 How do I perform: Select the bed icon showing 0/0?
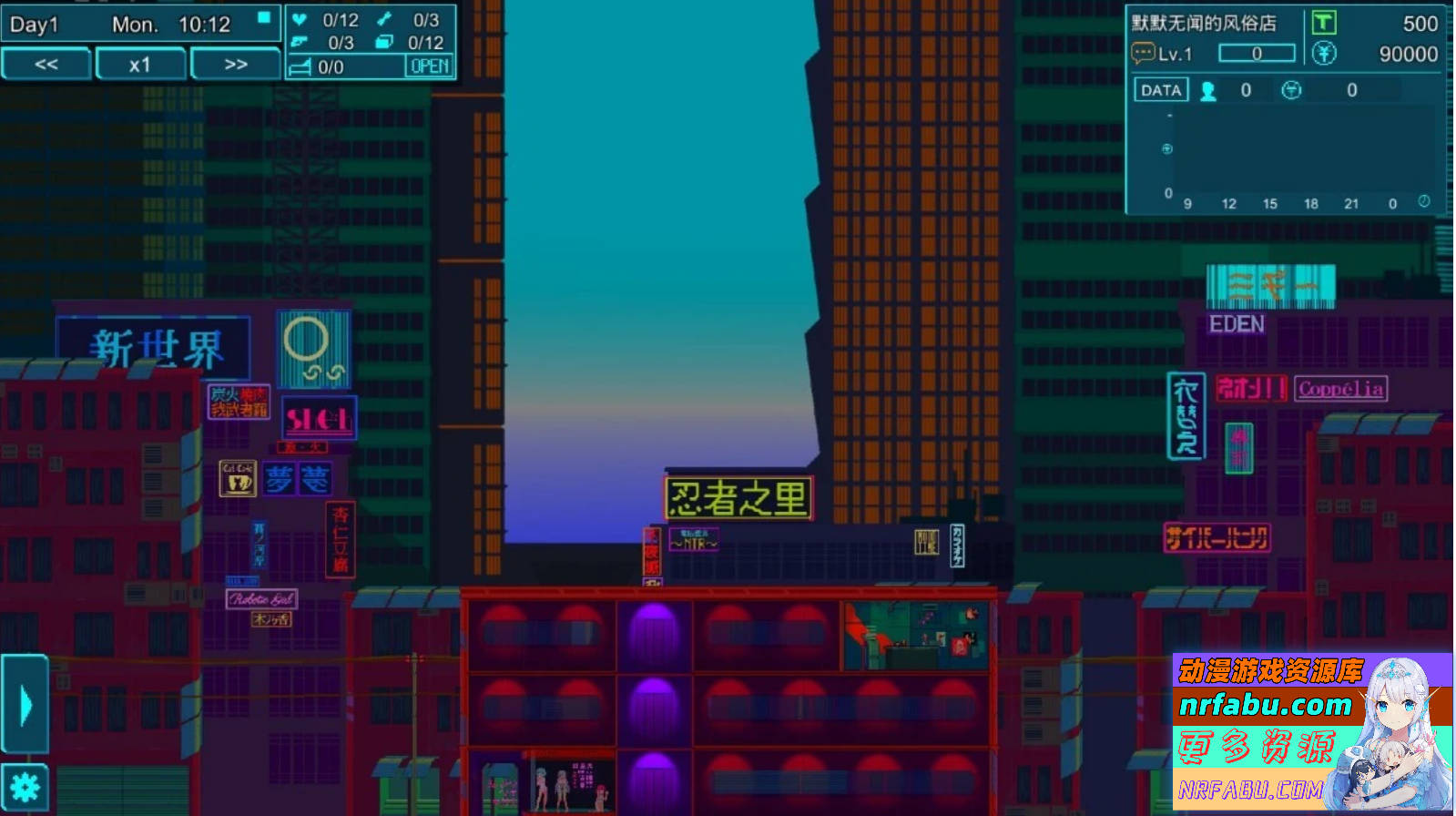303,66
